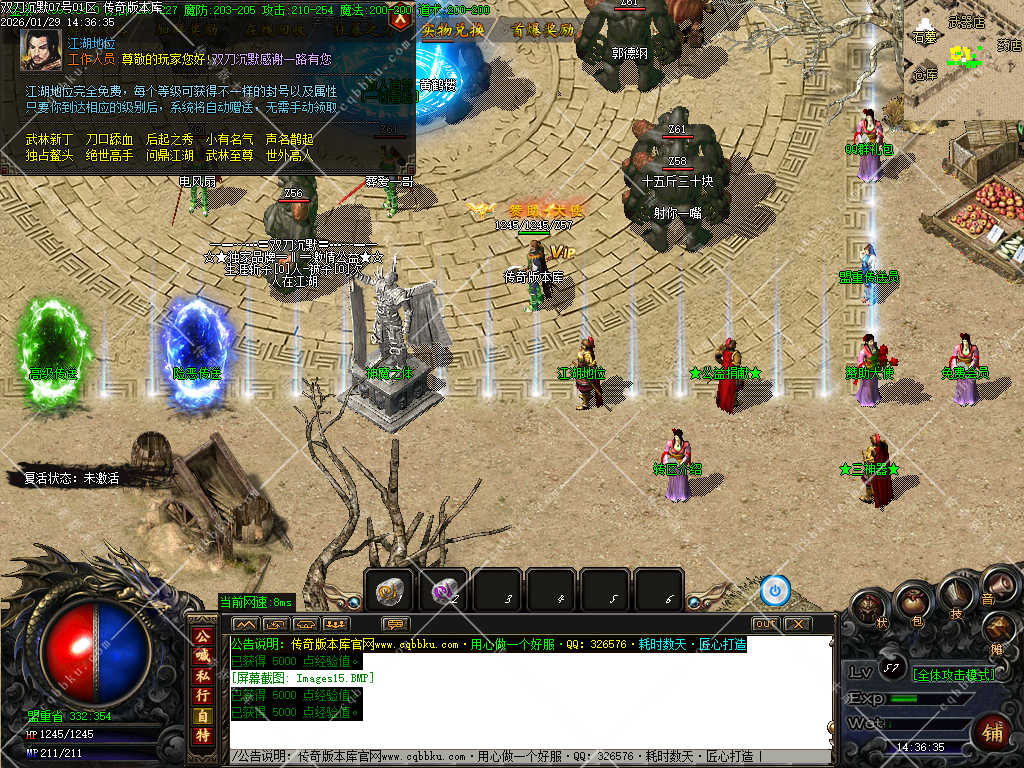Click the minimap in the corner
Screen dimensions: 1024x768
tap(962, 58)
